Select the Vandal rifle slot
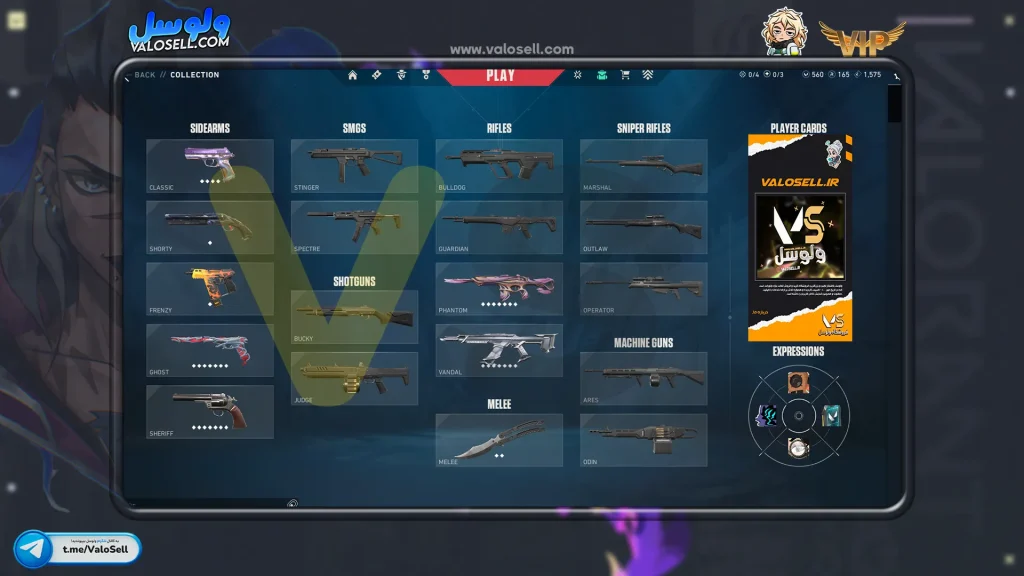Image resolution: width=1024 pixels, height=576 pixels. (x=499, y=350)
